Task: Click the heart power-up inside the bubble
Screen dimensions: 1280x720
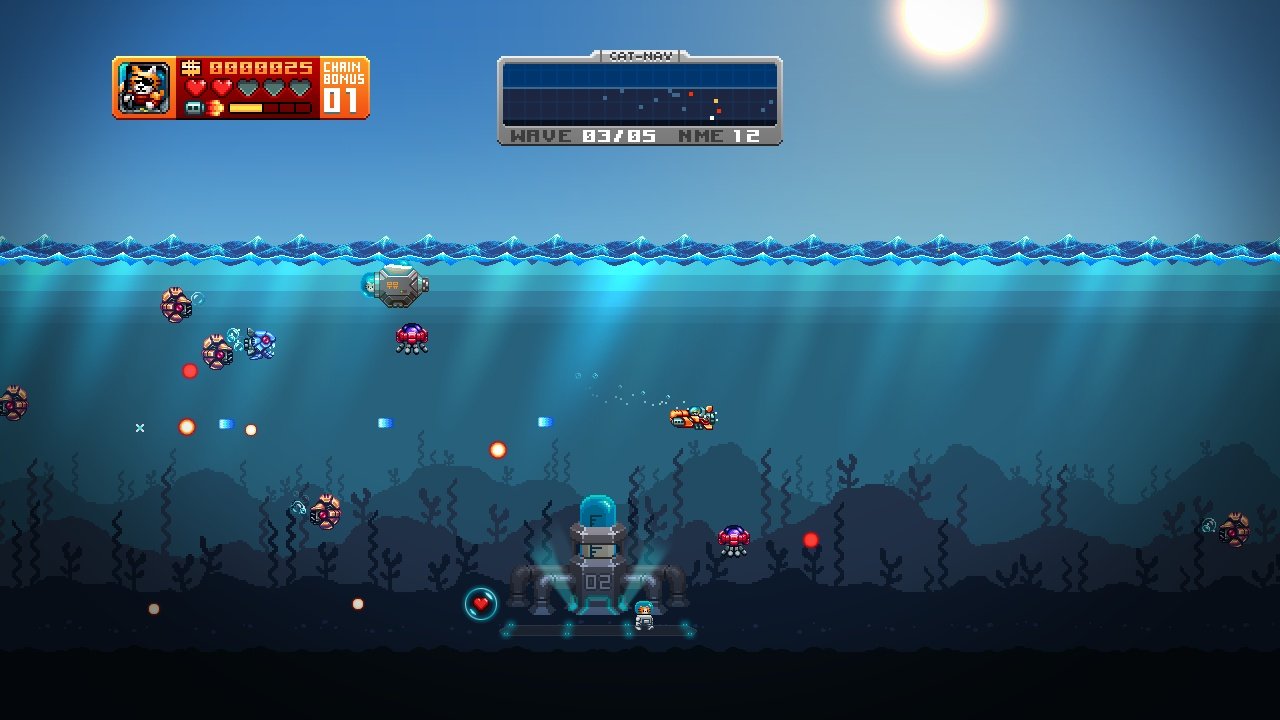Action: click(480, 602)
